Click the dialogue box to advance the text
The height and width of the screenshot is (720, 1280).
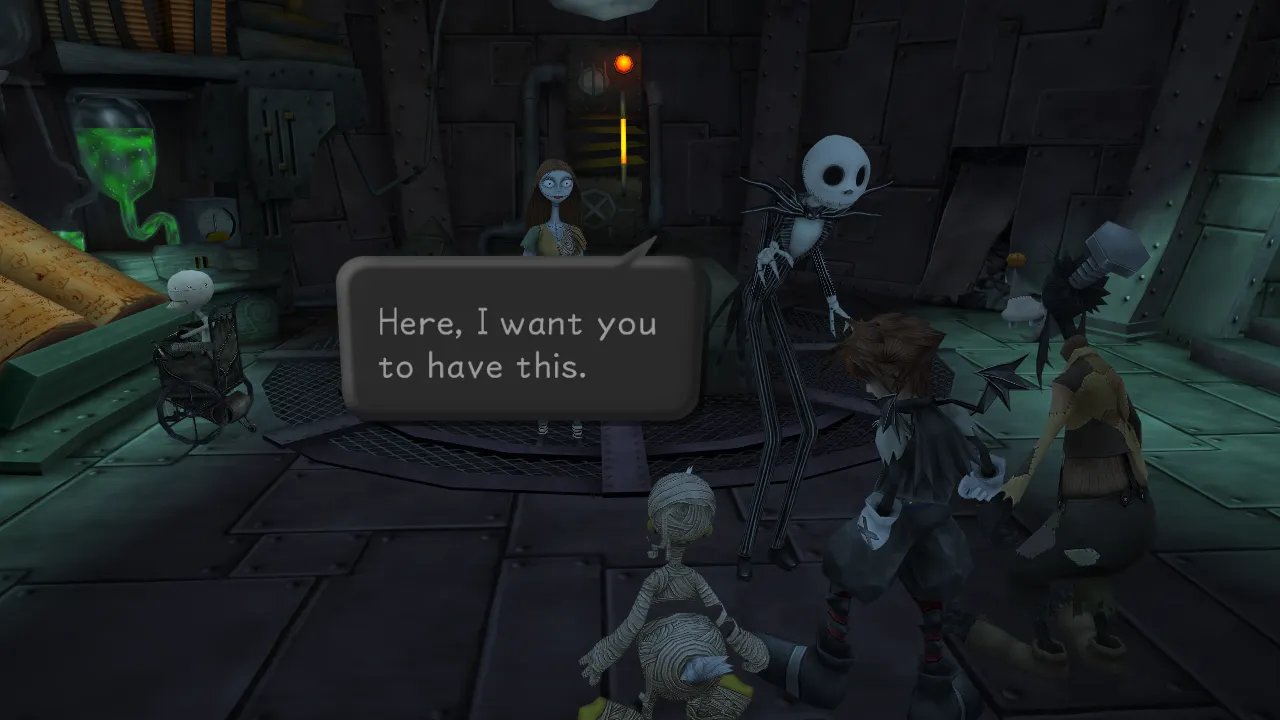[515, 340]
